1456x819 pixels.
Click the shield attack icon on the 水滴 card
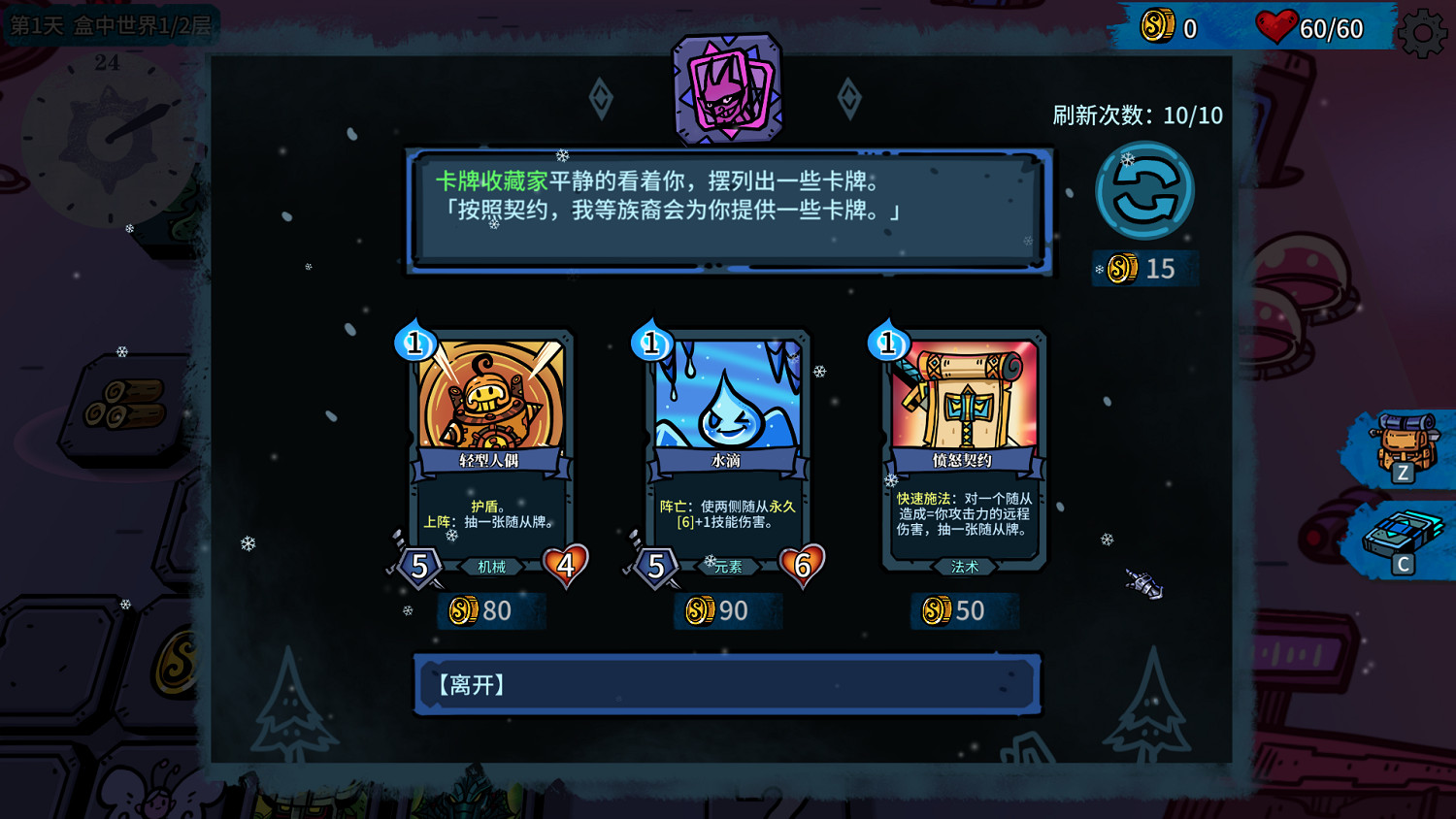656,566
